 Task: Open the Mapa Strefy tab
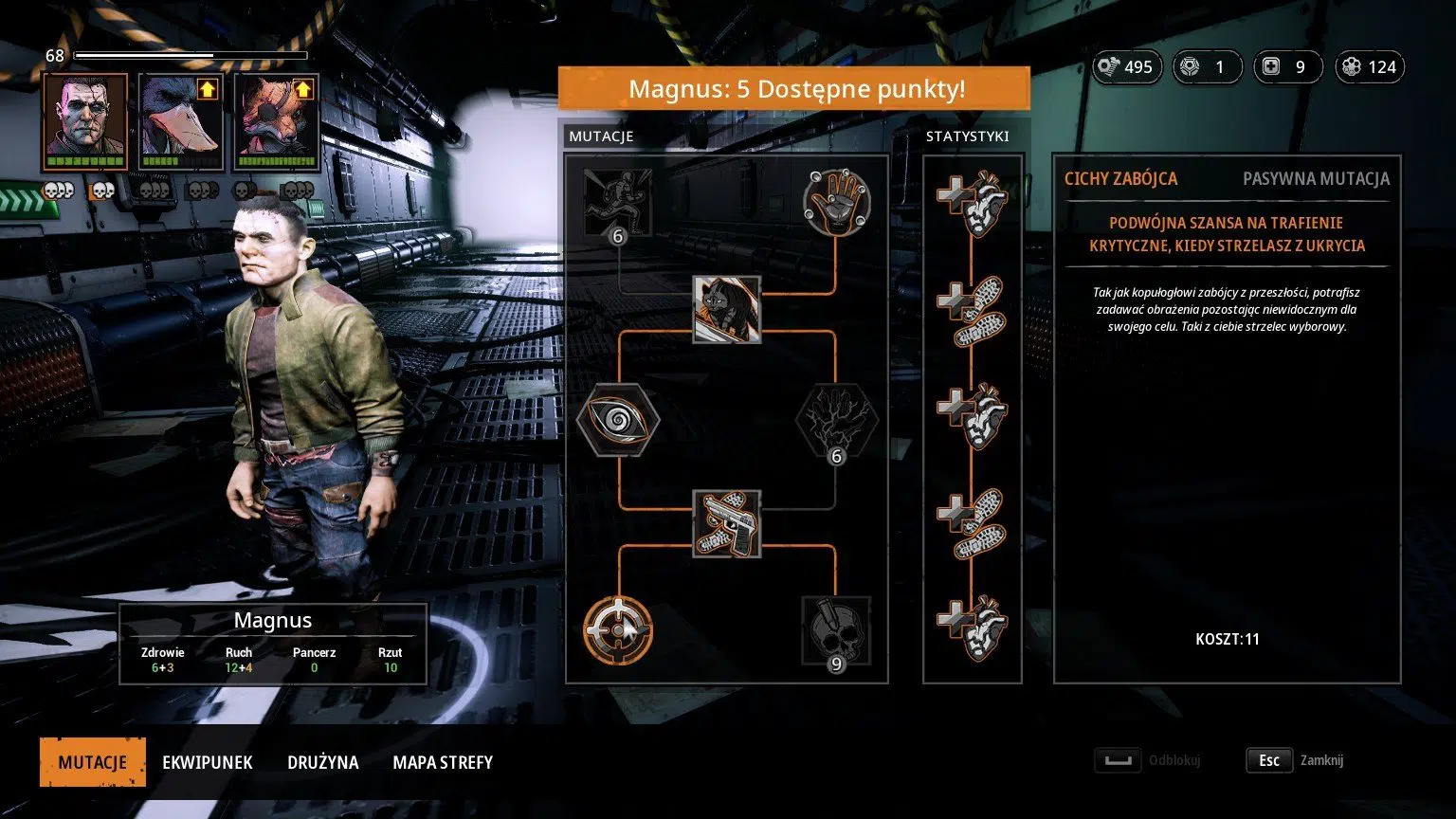[443, 762]
